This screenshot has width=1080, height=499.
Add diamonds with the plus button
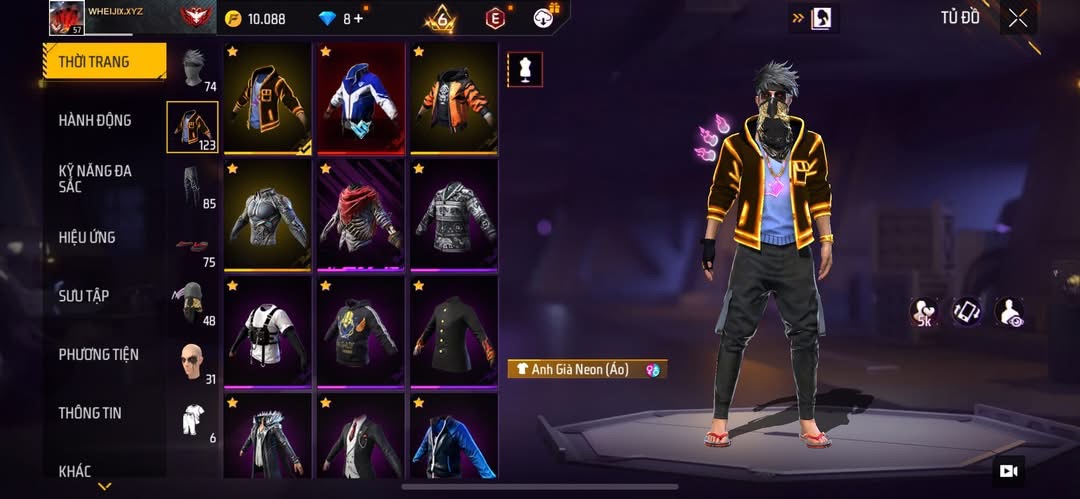pyautogui.click(x=359, y=19)
